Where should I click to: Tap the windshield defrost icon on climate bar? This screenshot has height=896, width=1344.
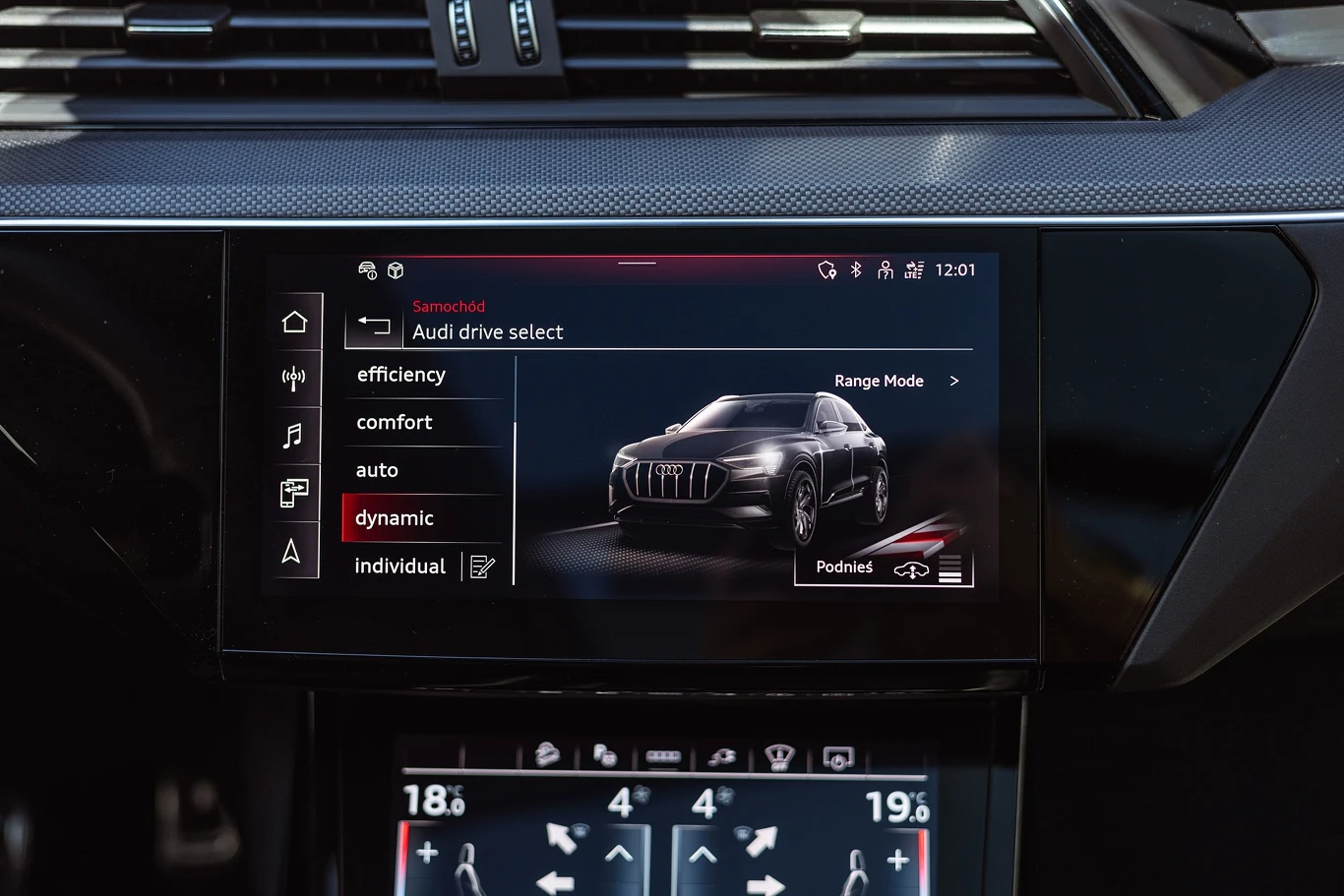pyautogui.click(x=778, y=753)
